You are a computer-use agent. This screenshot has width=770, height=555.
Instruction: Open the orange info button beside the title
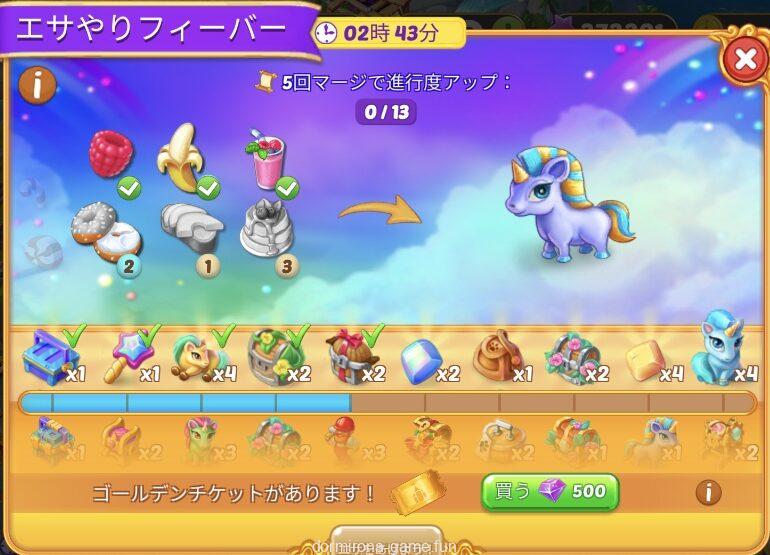[37, 85]
